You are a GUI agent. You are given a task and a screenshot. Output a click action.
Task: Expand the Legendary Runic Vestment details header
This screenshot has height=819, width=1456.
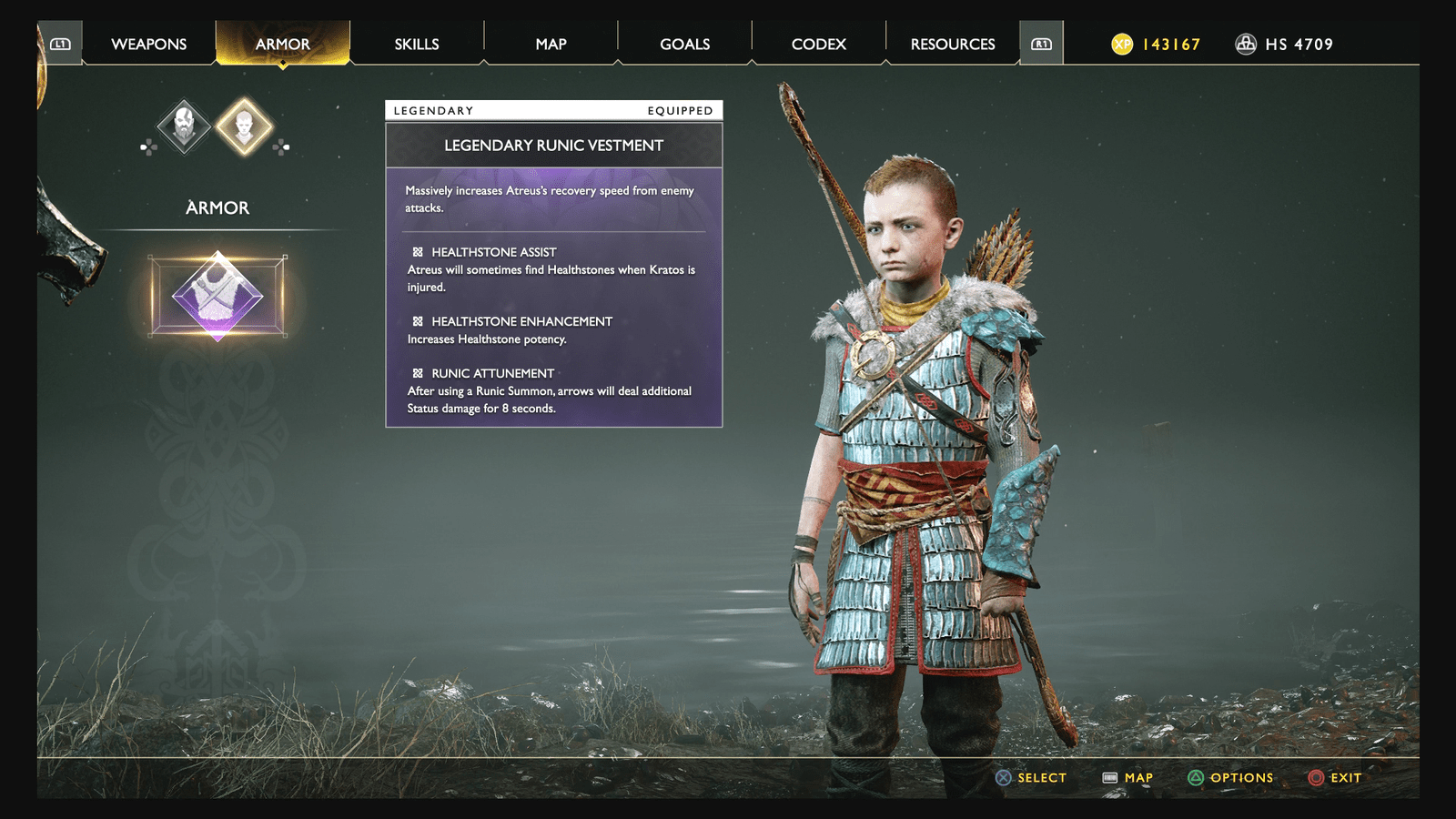[x=552, y=145]
